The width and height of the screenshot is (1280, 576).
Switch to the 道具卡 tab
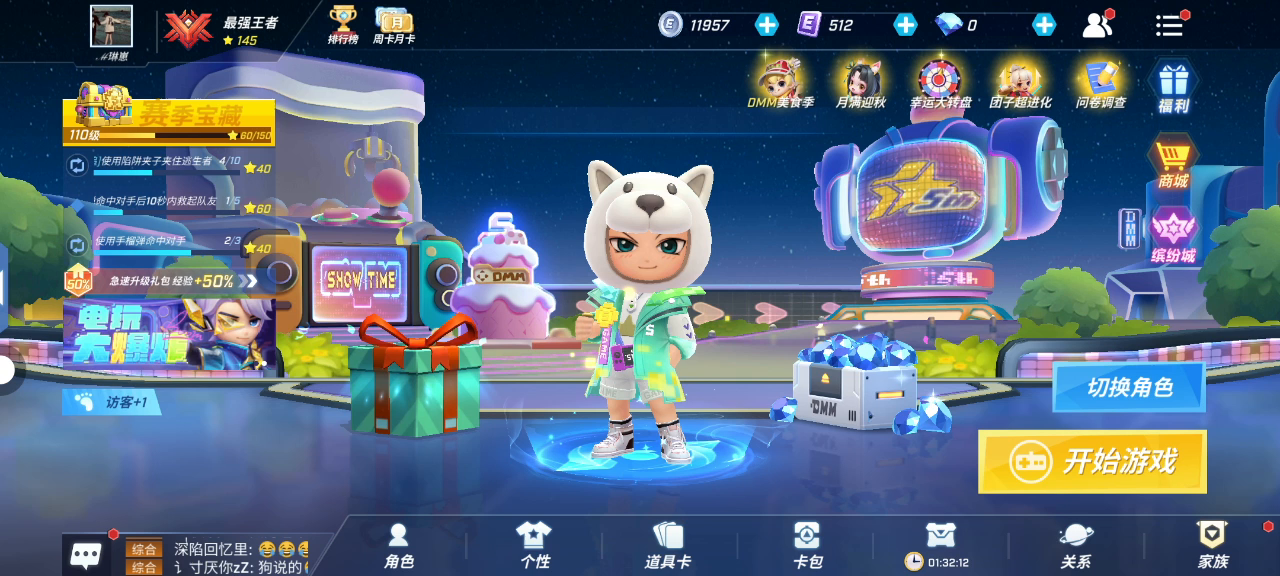(x=667, y=546)
